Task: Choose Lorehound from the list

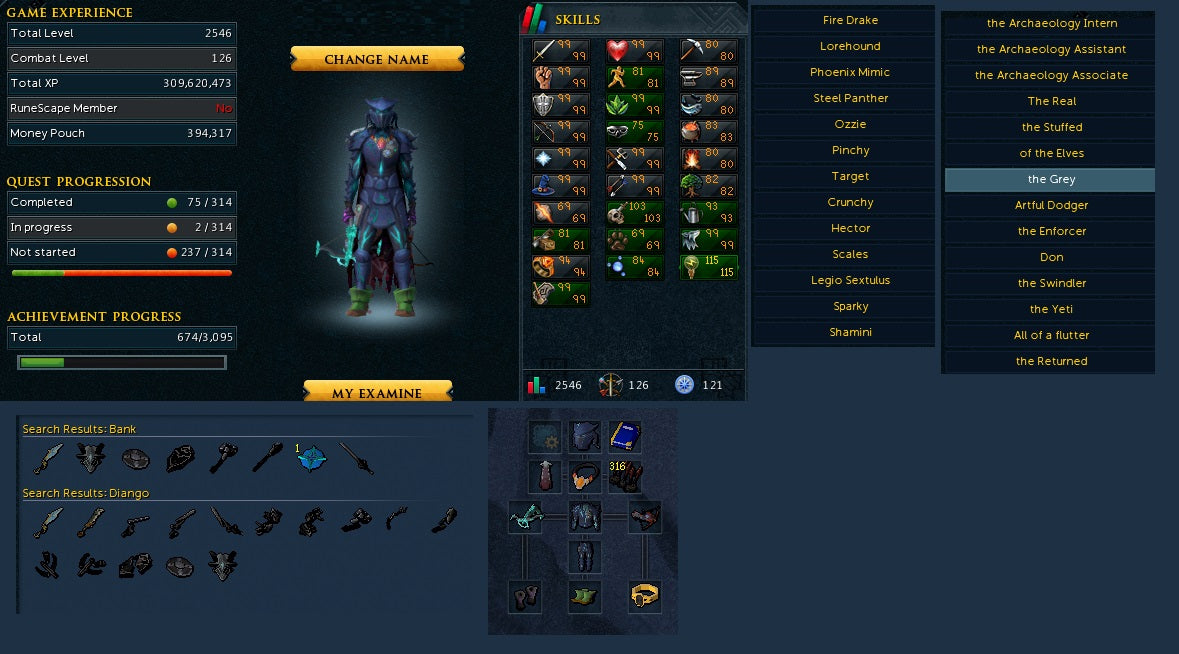Action: pyautogui.click(x=850, y=46)
